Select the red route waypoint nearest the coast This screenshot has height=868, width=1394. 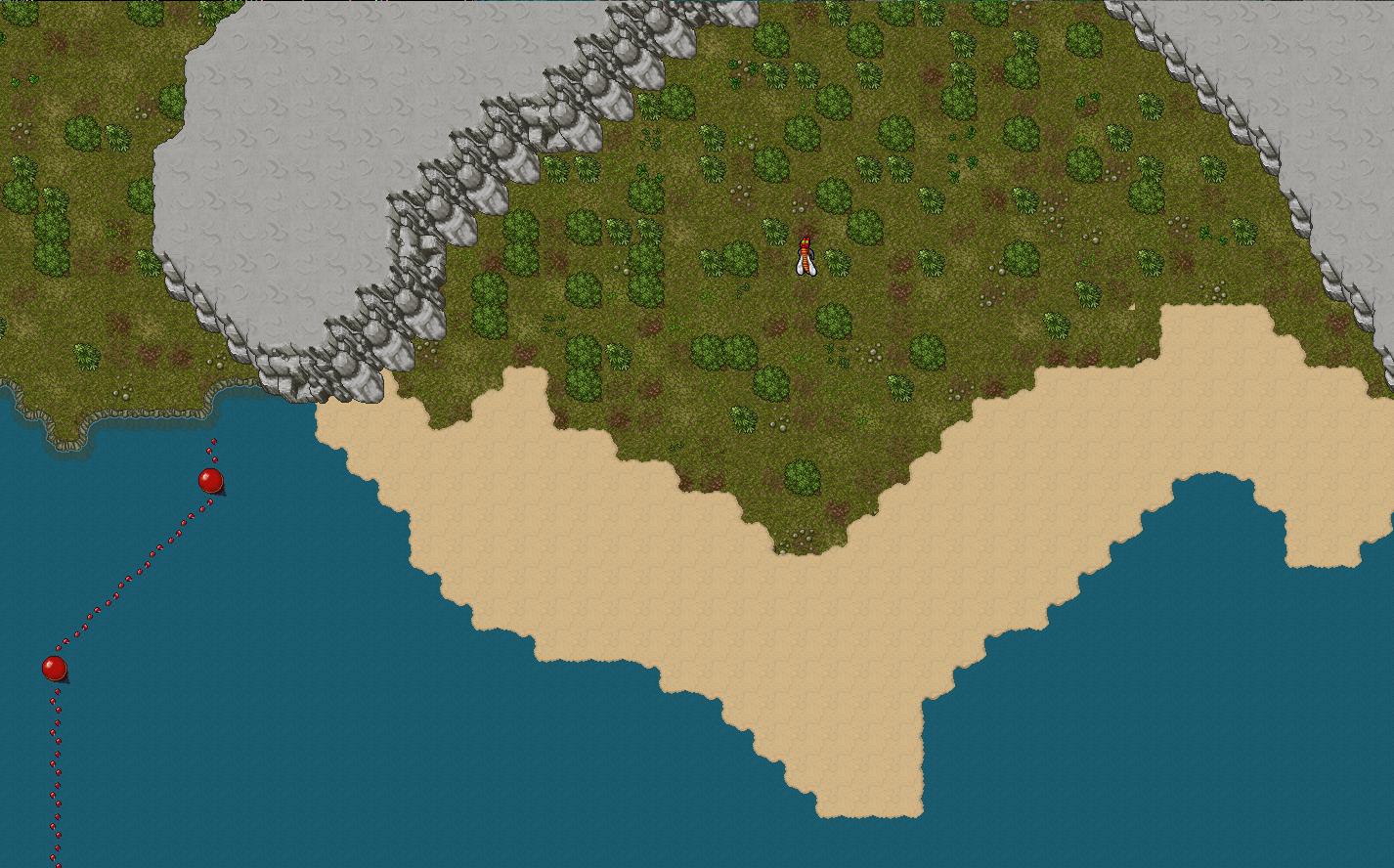210,481
